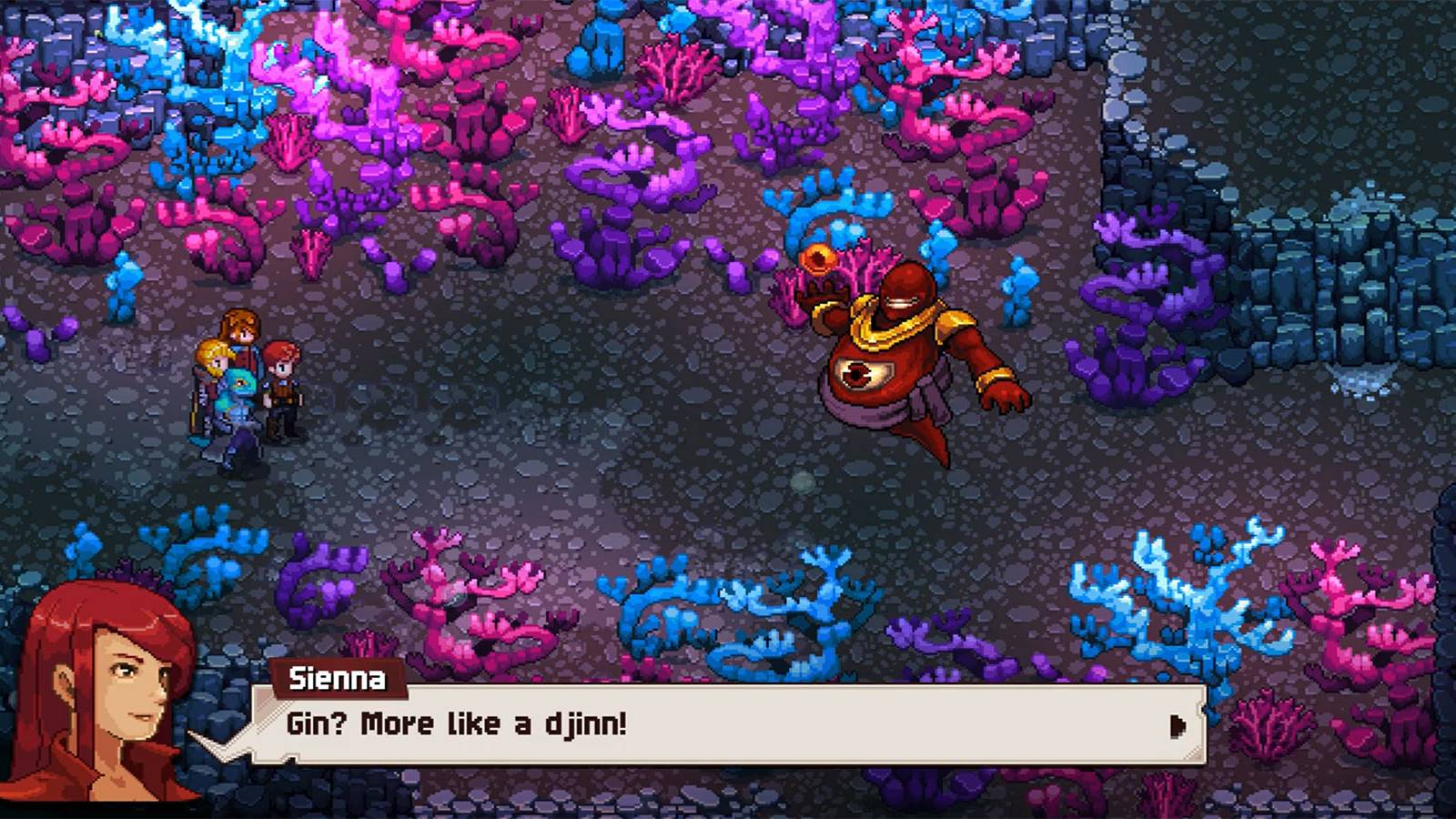1456x819 pixels.
Task: Click the orange orb in the djinn's raised hand
Action: point(817,260)
